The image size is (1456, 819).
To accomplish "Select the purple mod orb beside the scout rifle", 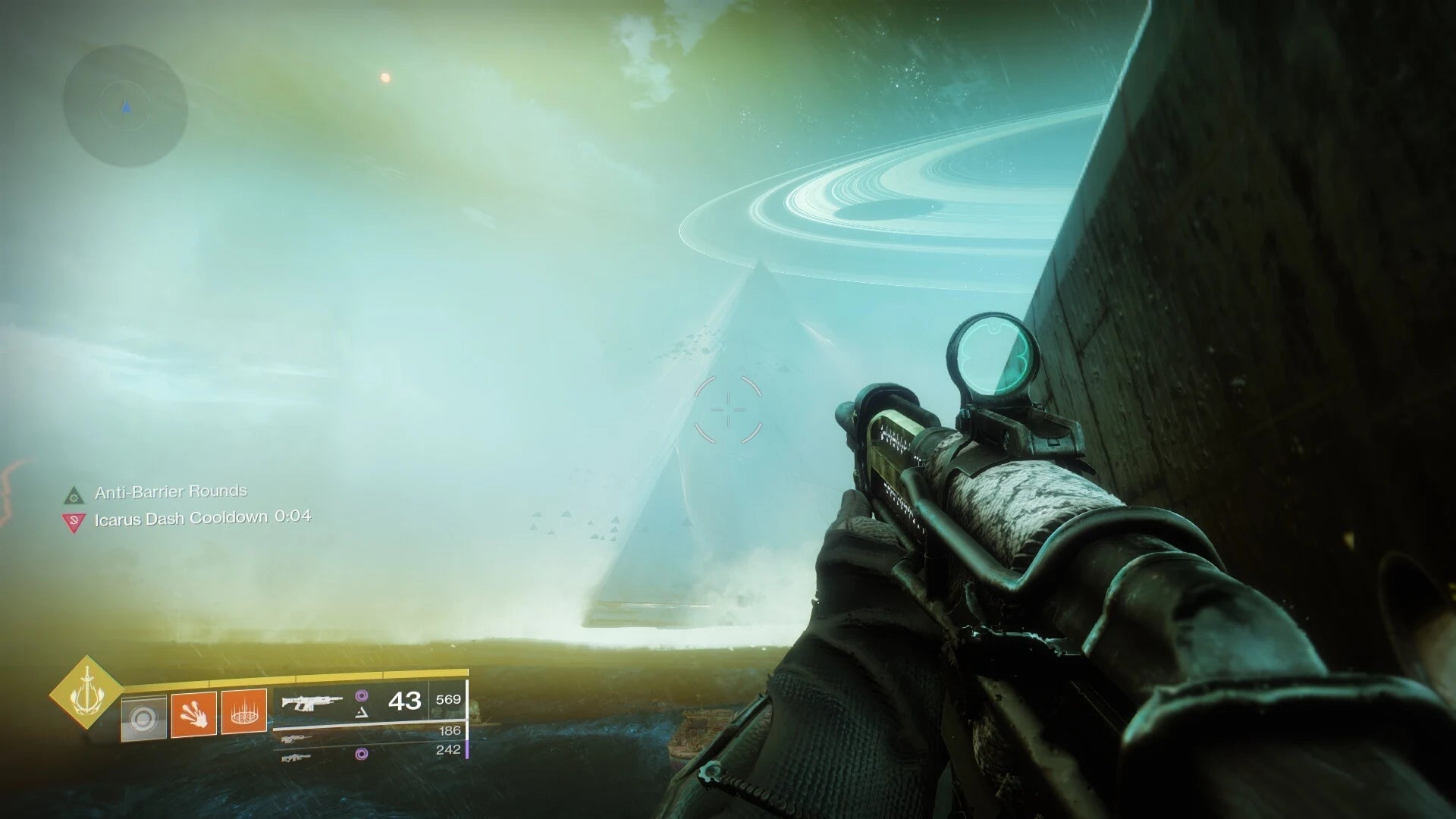I will click(362, 696).
